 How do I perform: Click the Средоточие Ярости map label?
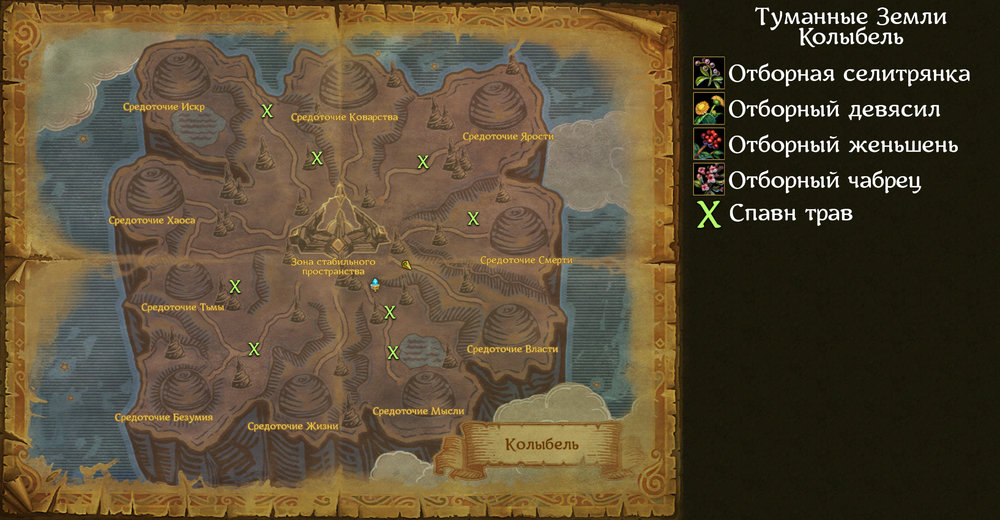pyautogui.click(x=508, y=137)
